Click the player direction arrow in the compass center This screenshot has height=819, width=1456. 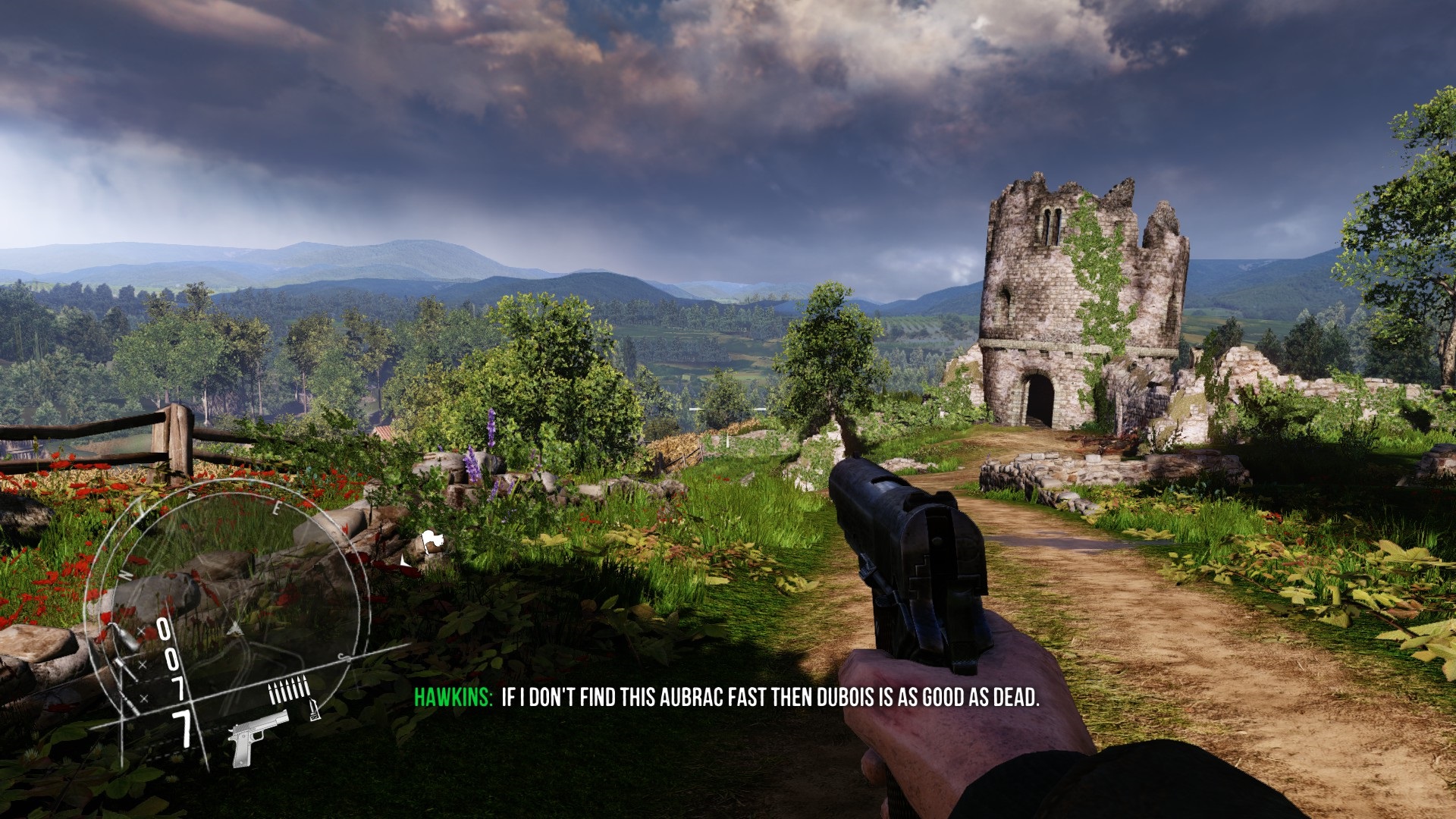pos(234,628)
